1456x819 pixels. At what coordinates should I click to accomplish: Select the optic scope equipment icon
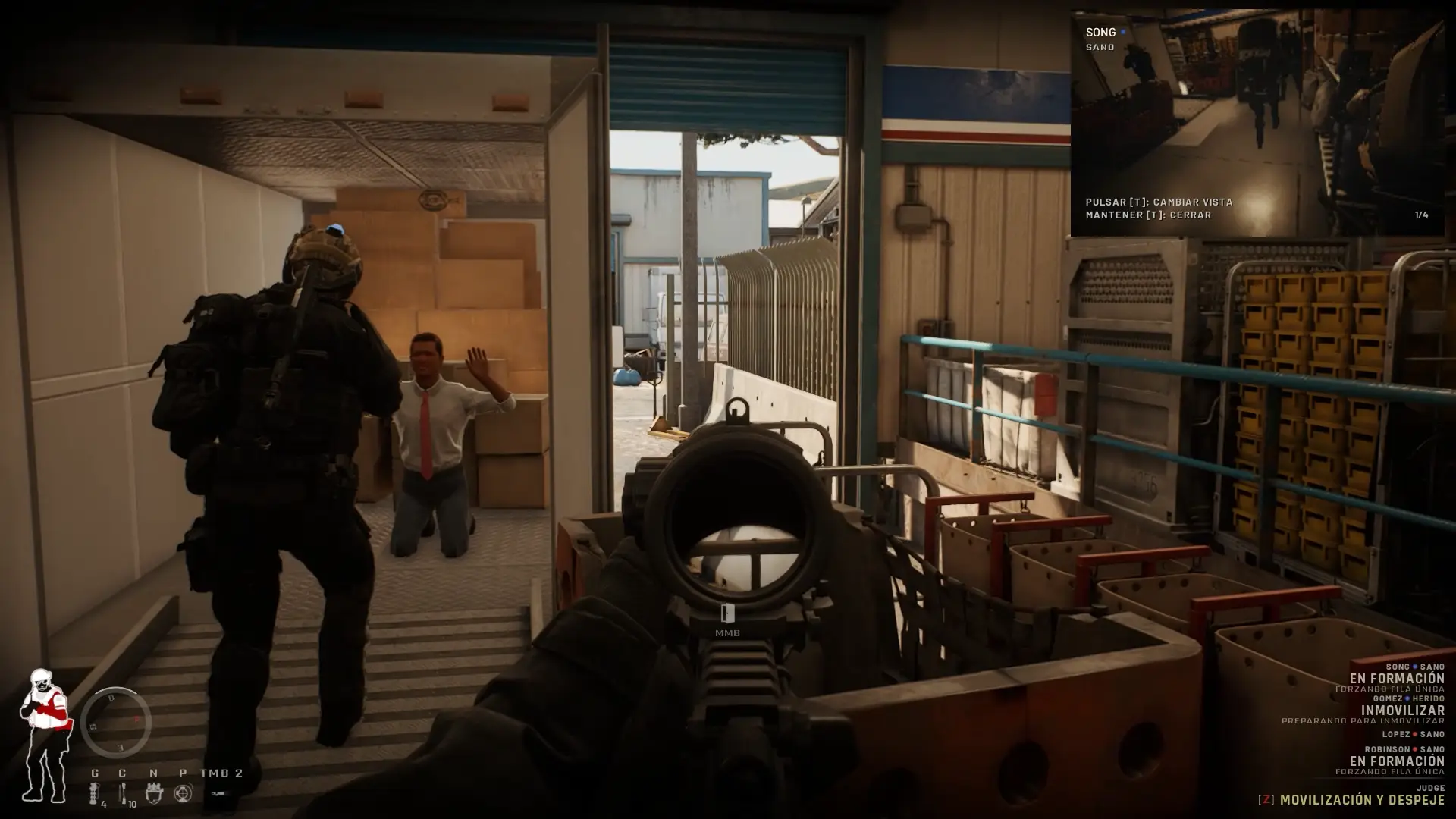tap(183, 792)
